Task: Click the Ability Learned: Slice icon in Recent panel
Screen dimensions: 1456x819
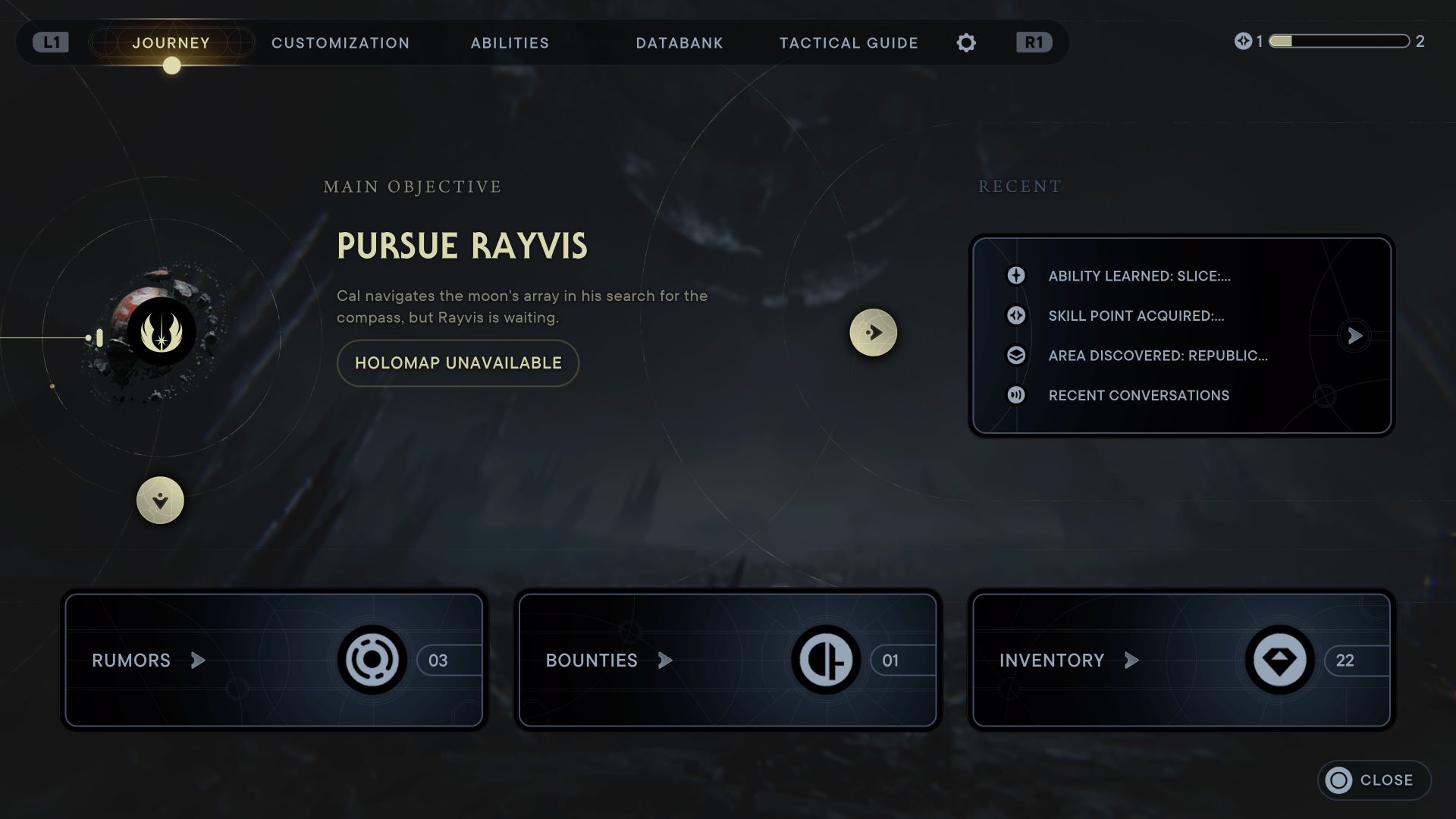Action: tap(1016, 276)
